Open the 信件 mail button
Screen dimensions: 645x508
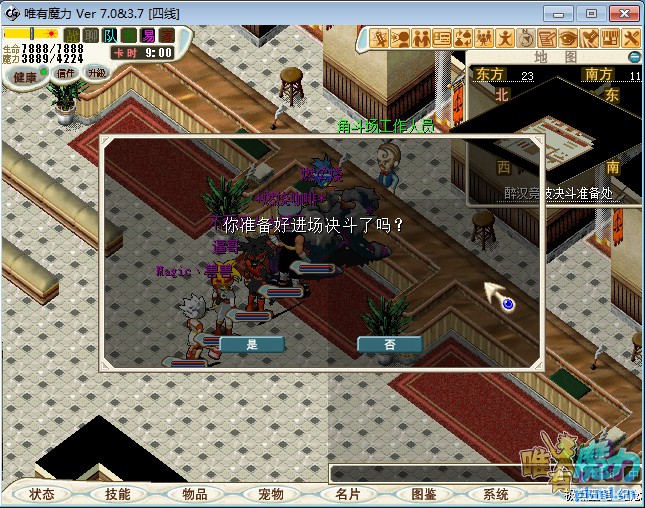66,73
